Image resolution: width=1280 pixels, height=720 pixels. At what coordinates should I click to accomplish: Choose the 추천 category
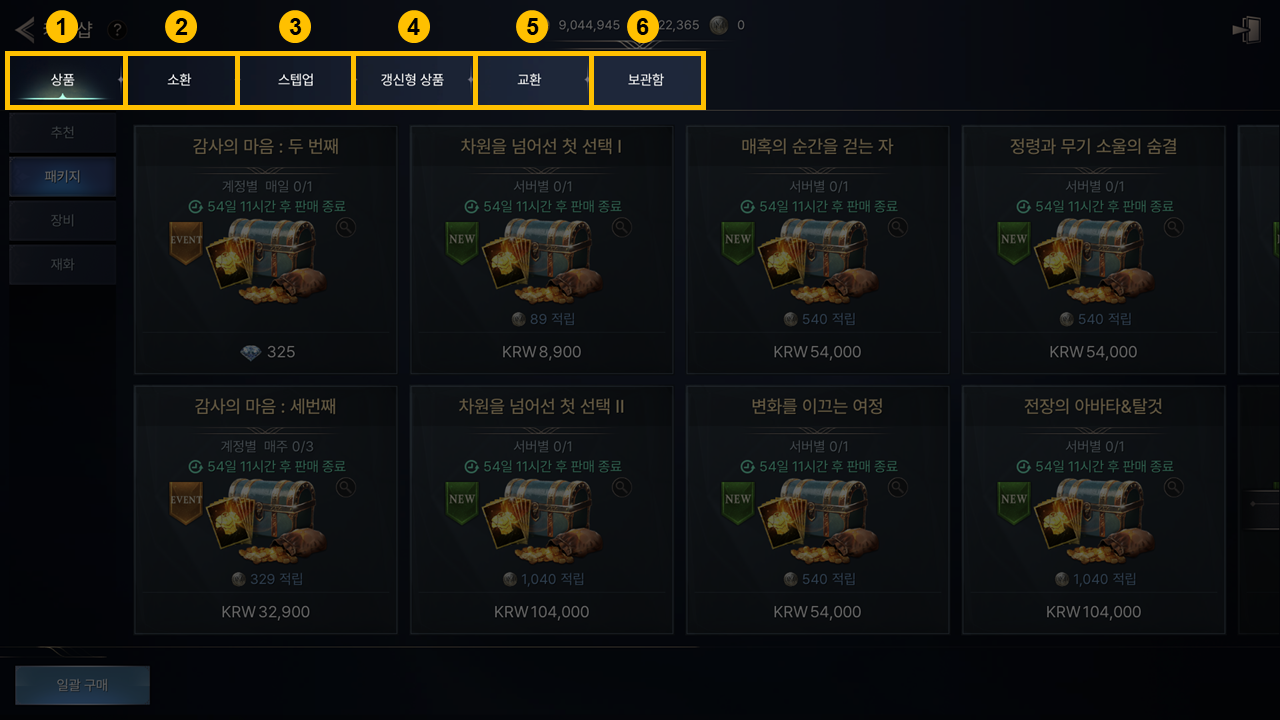pyautogui.click(x=62, y=132)
